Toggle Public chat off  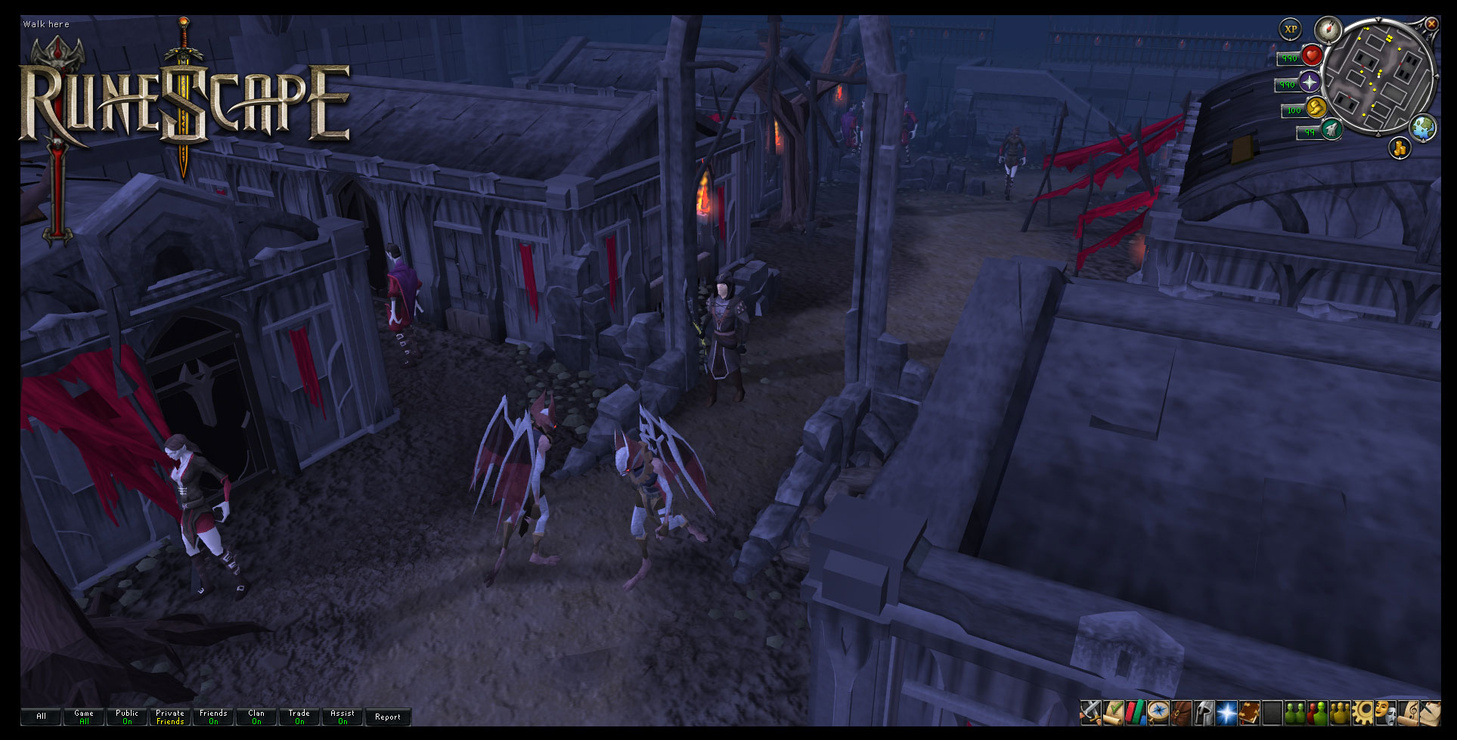[126, 717]
